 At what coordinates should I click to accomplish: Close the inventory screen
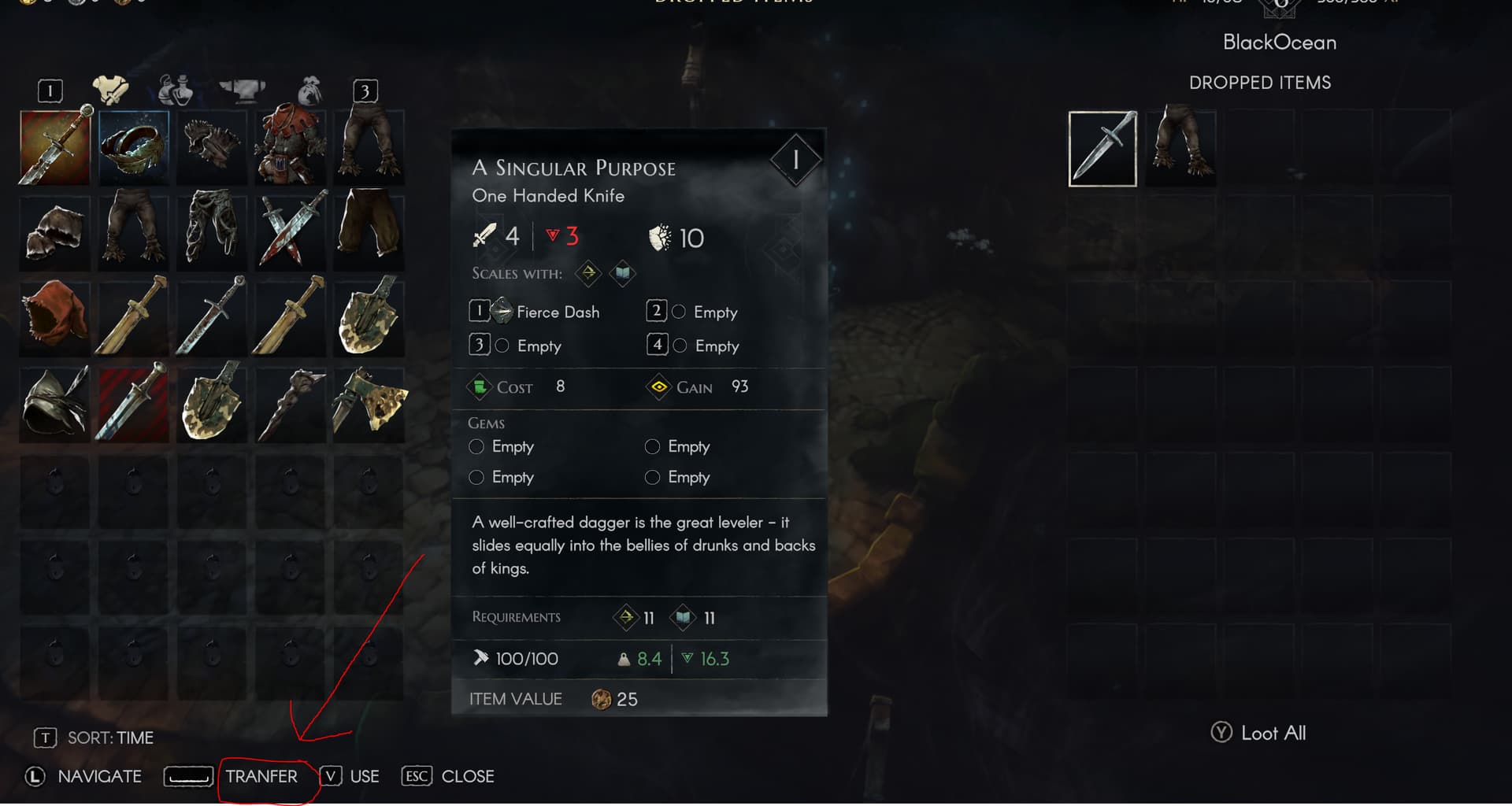pyautogui.click(x=467, y=777)
